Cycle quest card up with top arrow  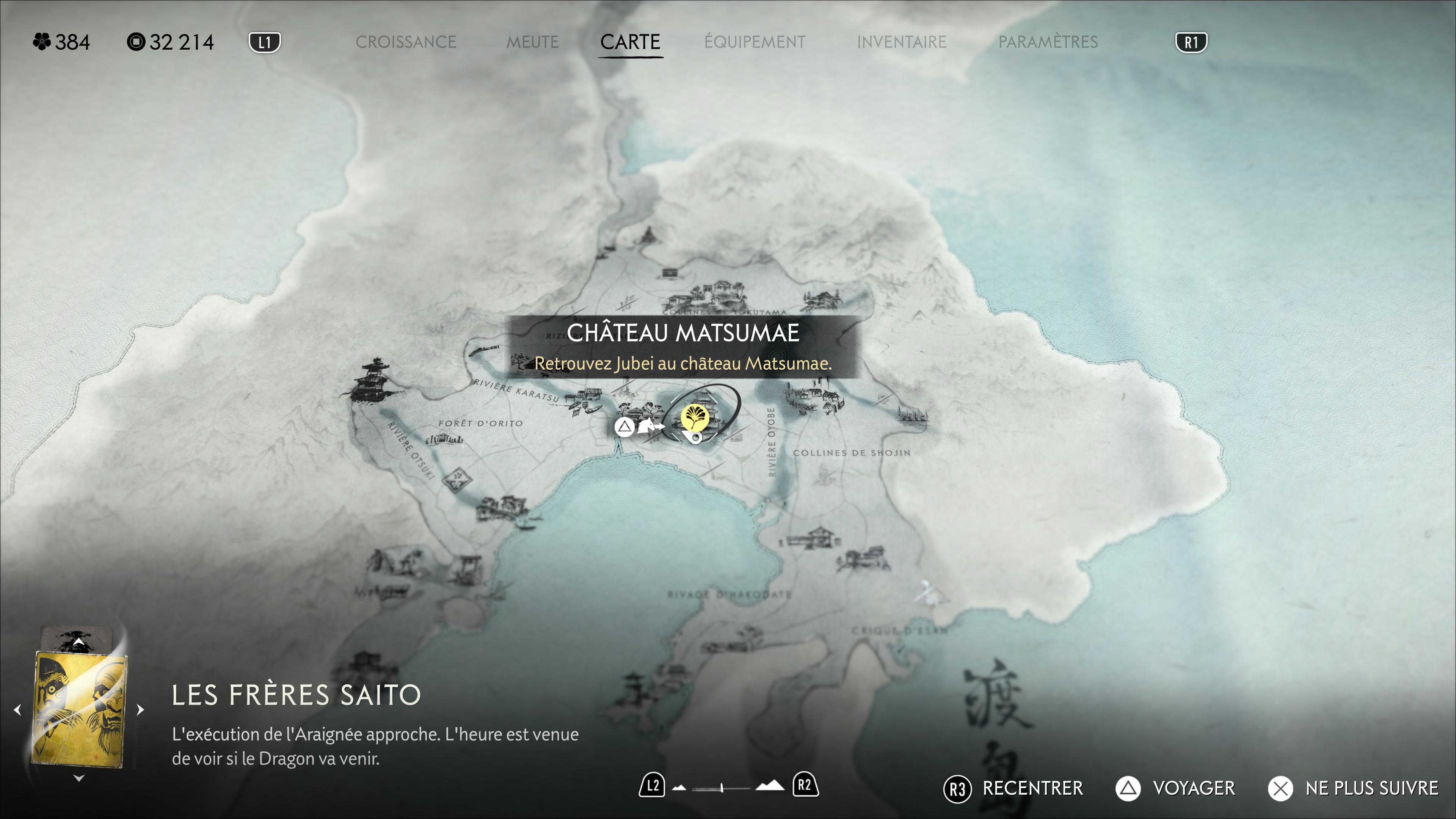point(79,643)
